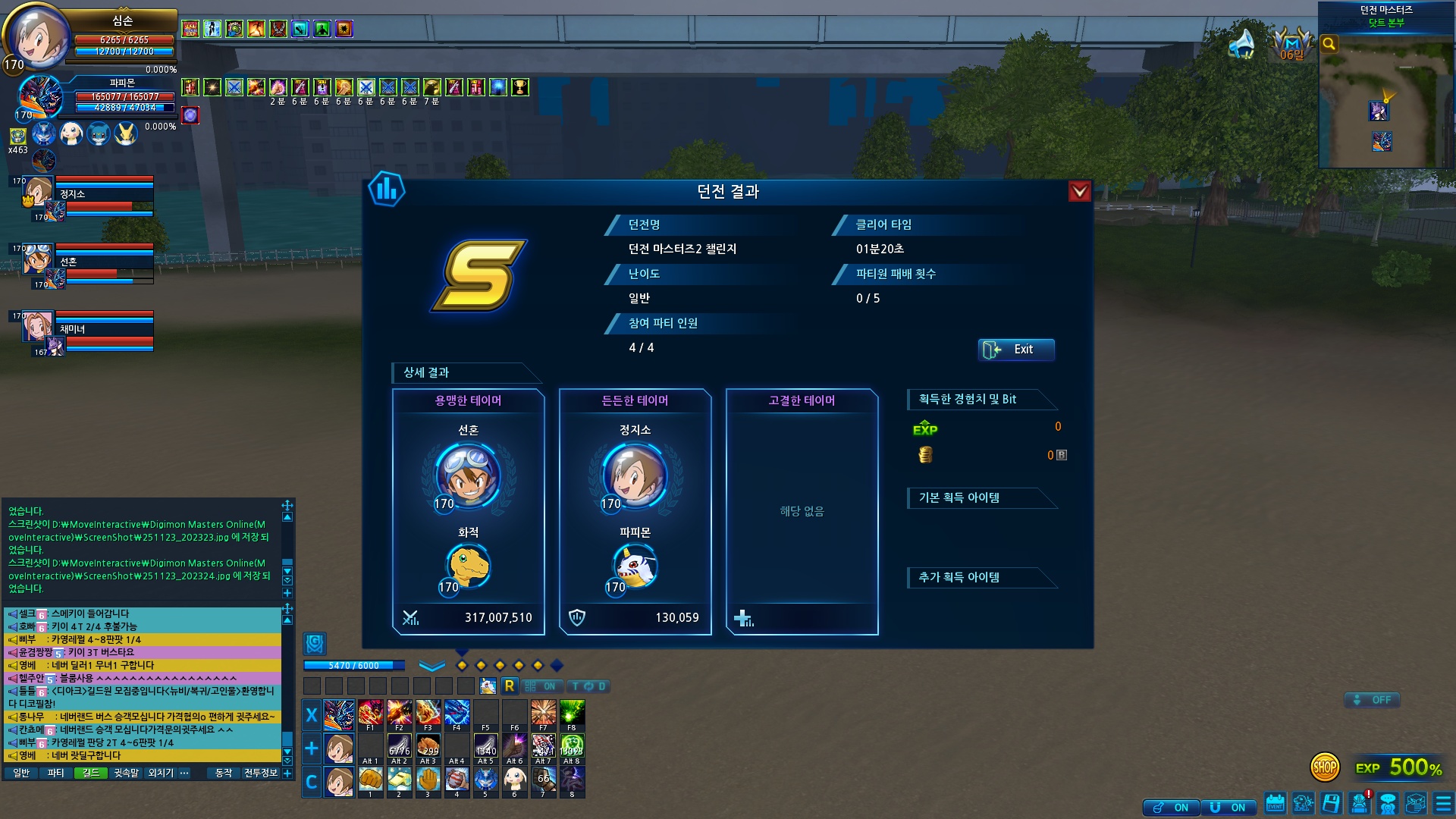The height and width of the screenshot is (819, 1456).
Task: Toggle the magnet auto-loot ON switch
Action: pyautogui.click(x=1228, y=808)
